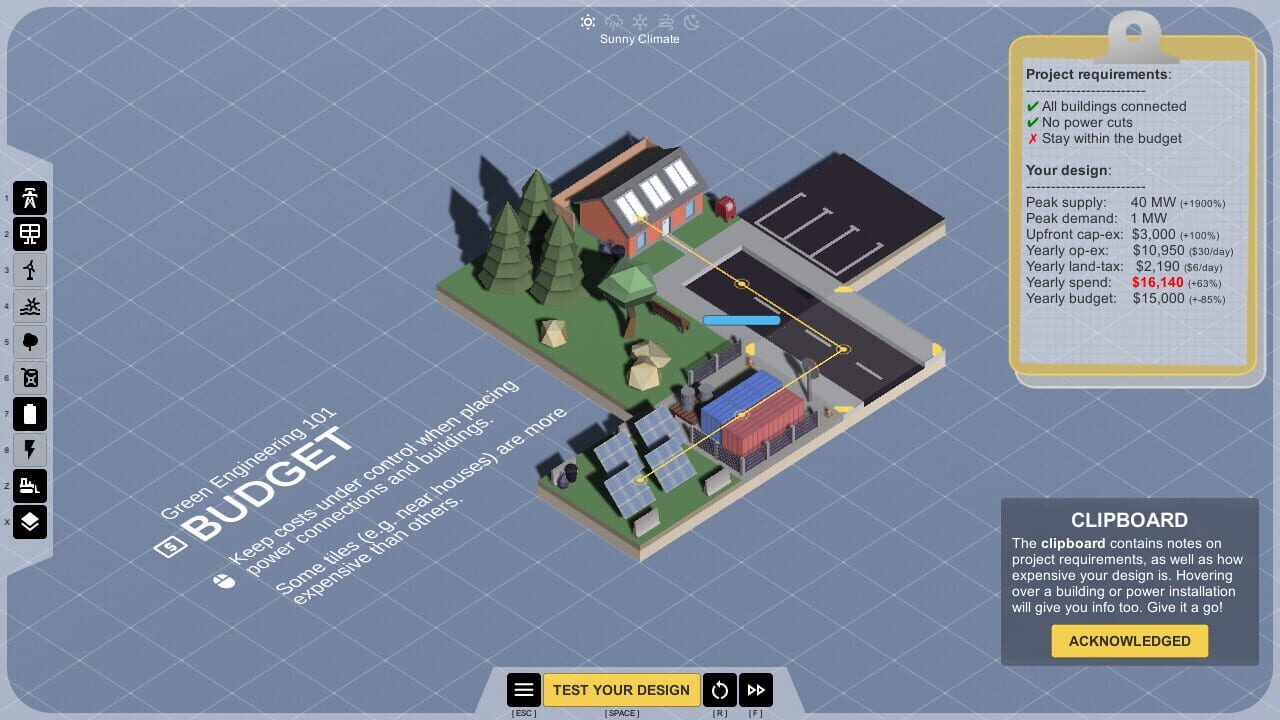Viewport: 1280px width, 720px height.
Task: Select the hydro power tool
Action: 30,306
